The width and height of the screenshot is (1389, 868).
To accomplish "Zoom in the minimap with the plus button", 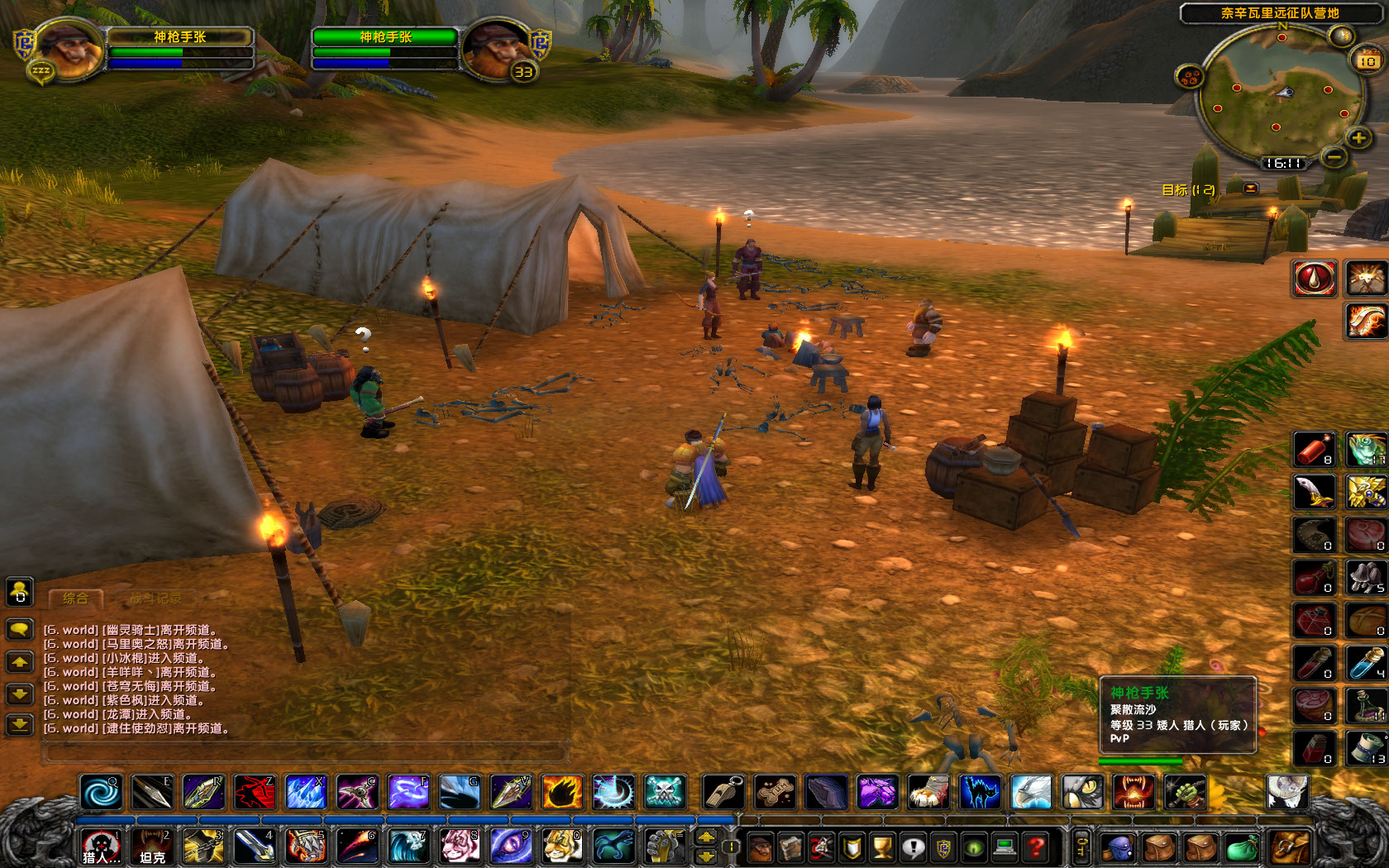I will [x=1359, y=139].
